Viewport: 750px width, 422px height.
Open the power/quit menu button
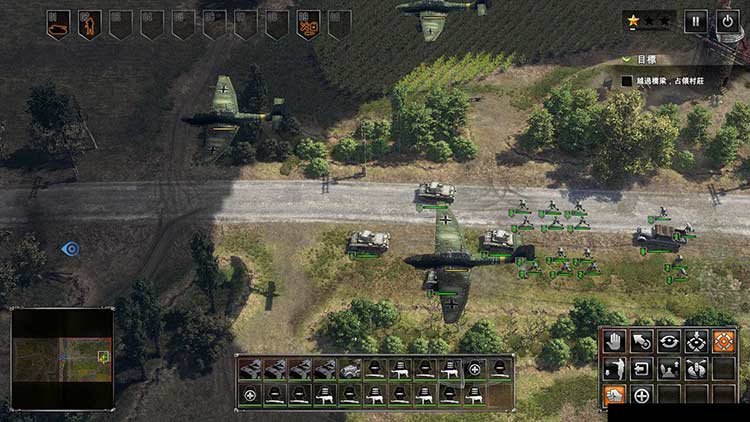click(x=727, y=21)
